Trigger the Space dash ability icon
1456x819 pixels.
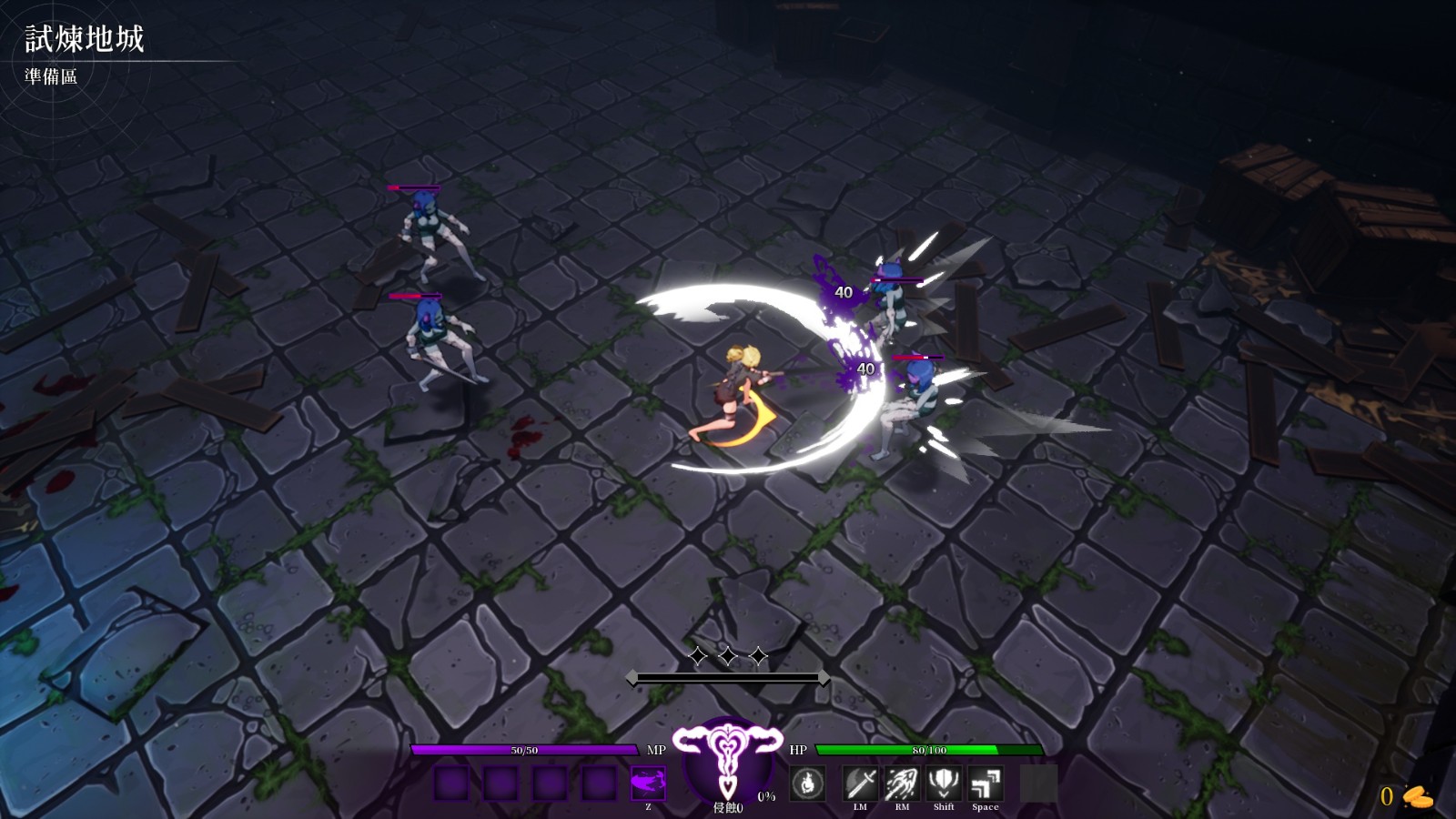[x=986, y=784]
